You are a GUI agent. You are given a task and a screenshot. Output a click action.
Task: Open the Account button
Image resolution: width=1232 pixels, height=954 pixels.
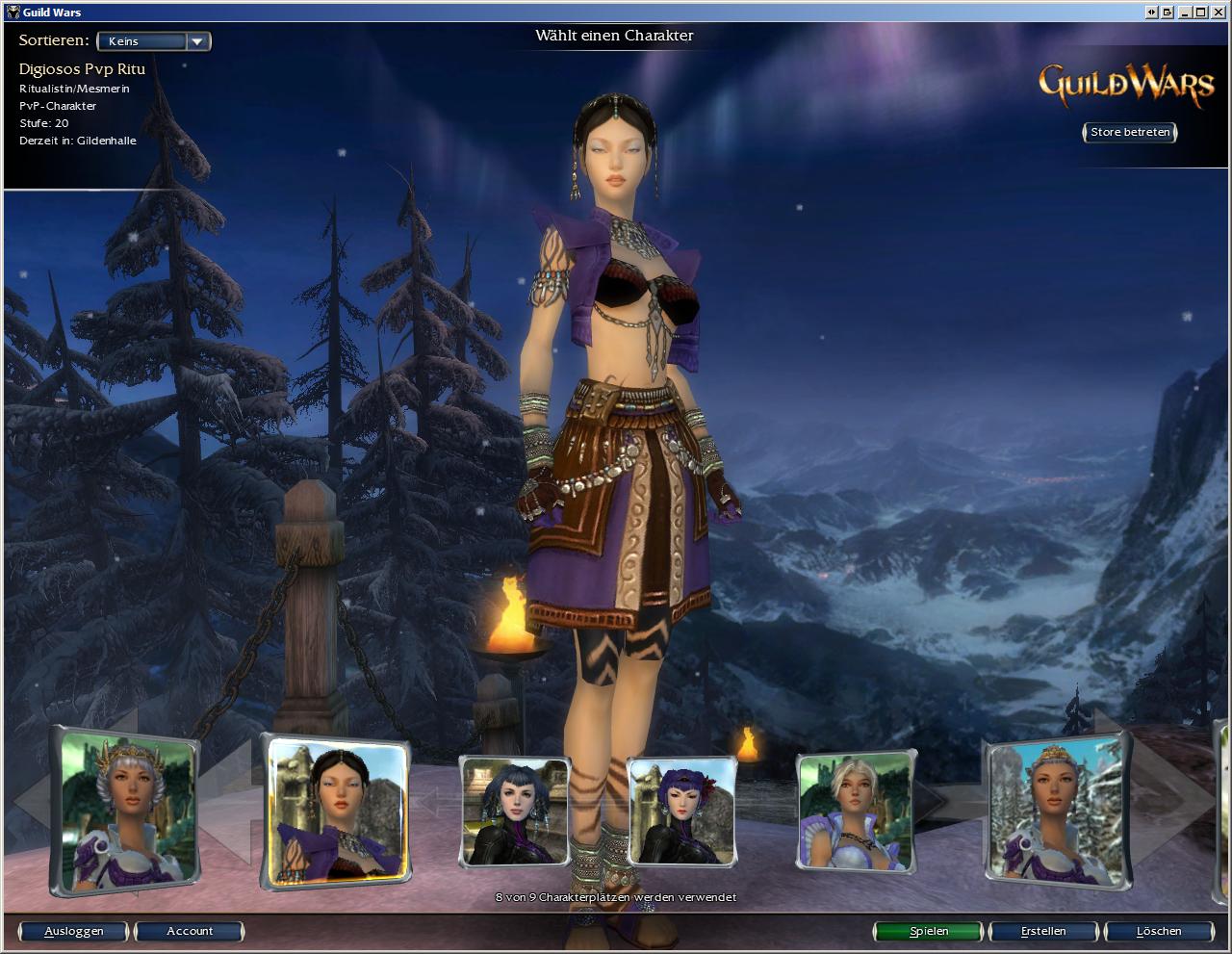tap(190, 931)
